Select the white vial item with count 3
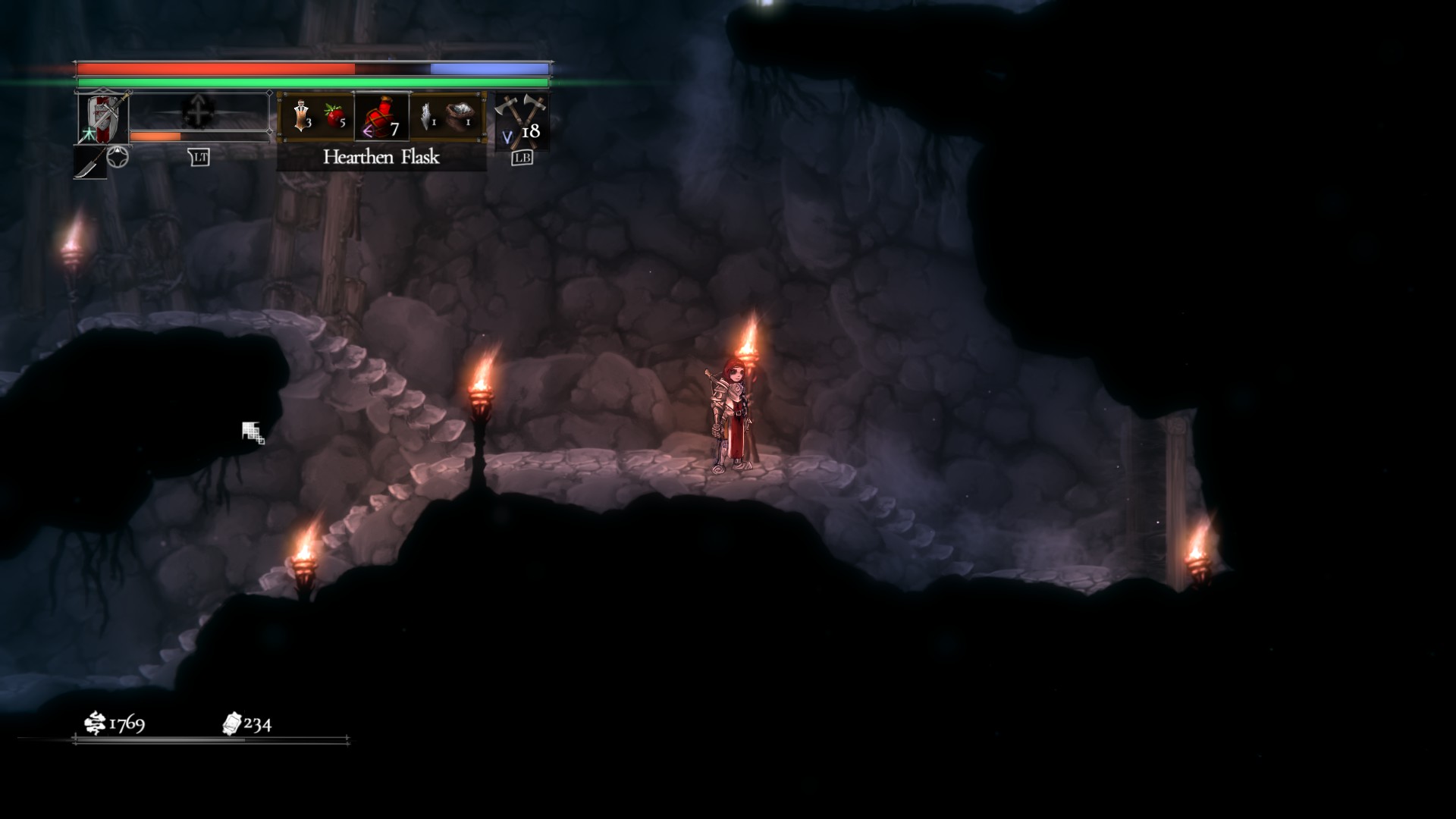Viewport: 1456px width, 819px height. 303,116
